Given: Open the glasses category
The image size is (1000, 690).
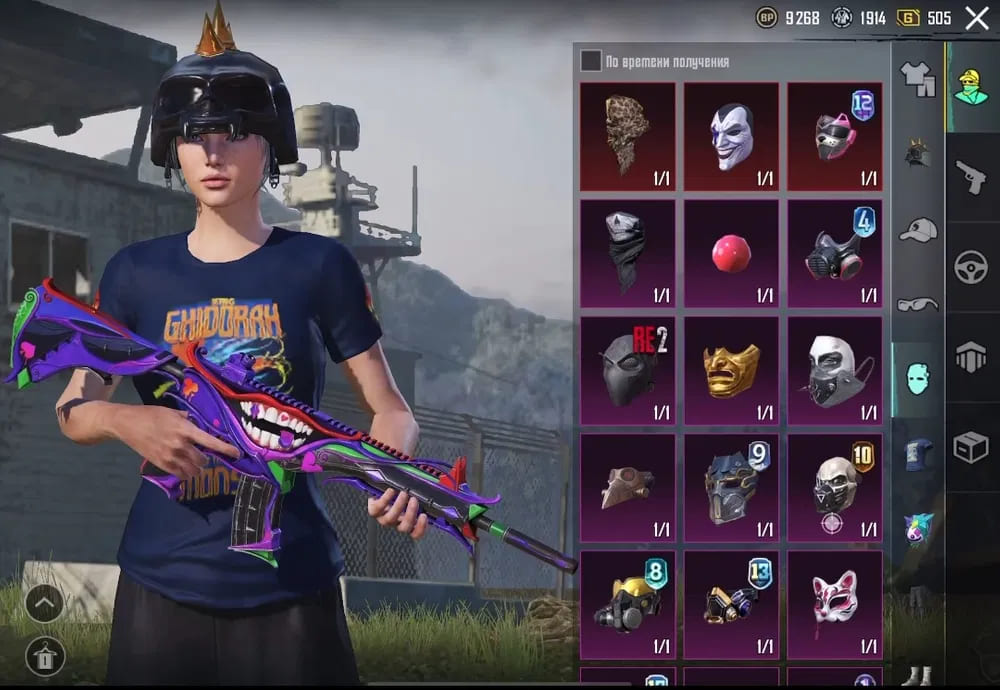Looking at the screenshot, I should [x=917, y=304].
